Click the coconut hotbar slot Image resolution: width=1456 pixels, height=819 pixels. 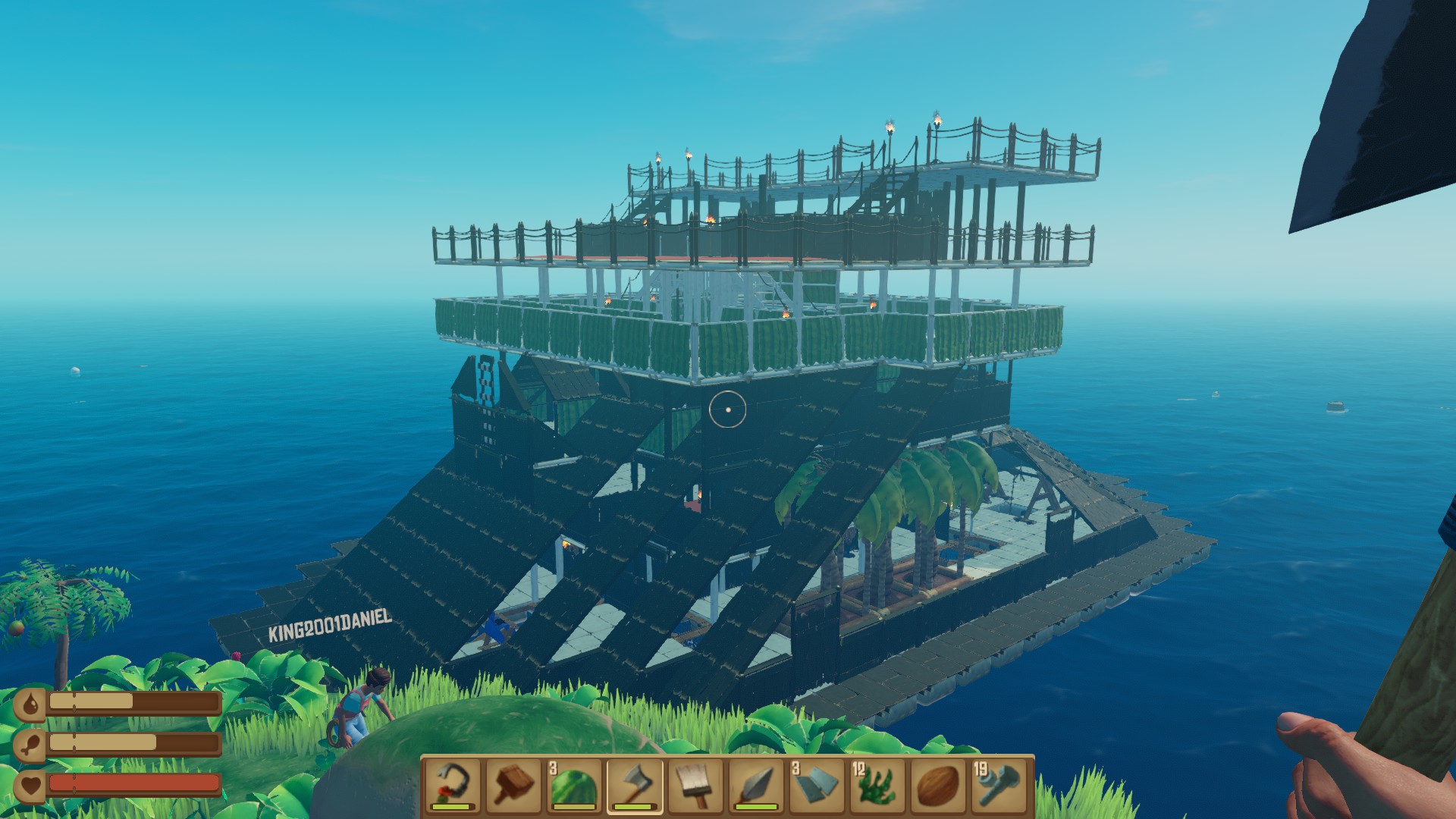pos(938,785)
